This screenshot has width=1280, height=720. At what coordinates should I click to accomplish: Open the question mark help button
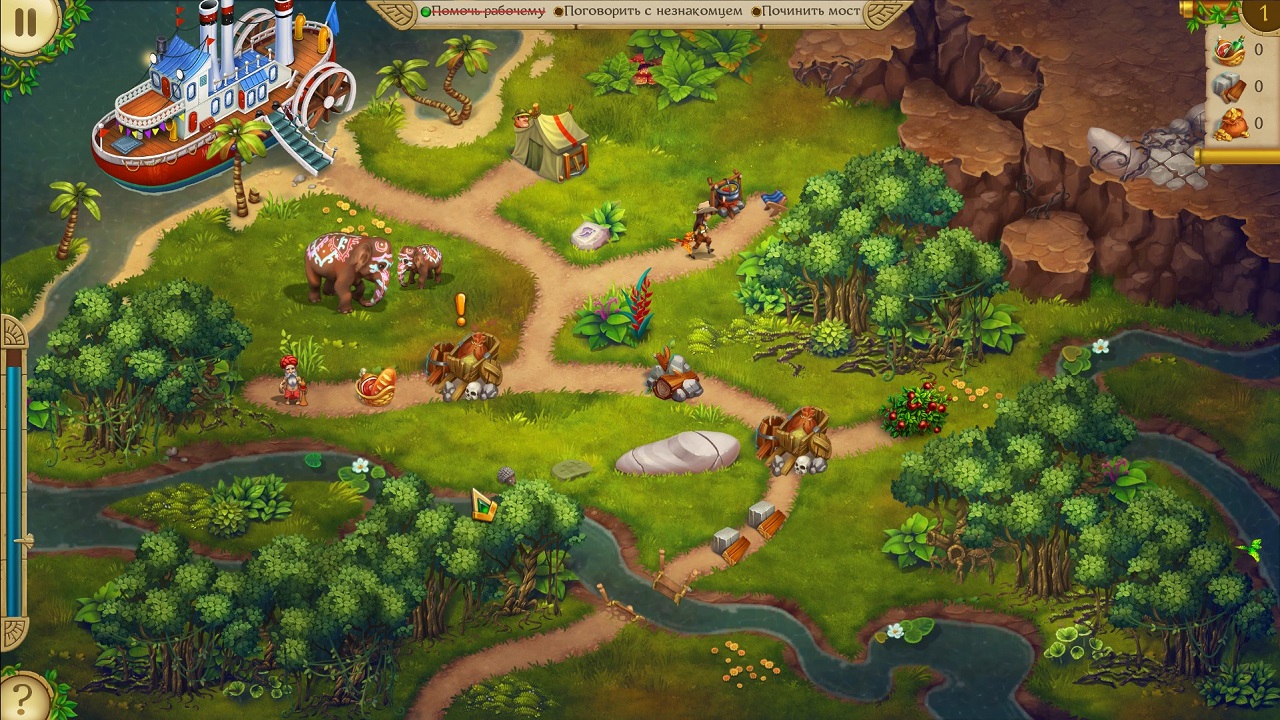tap(22, 697)
